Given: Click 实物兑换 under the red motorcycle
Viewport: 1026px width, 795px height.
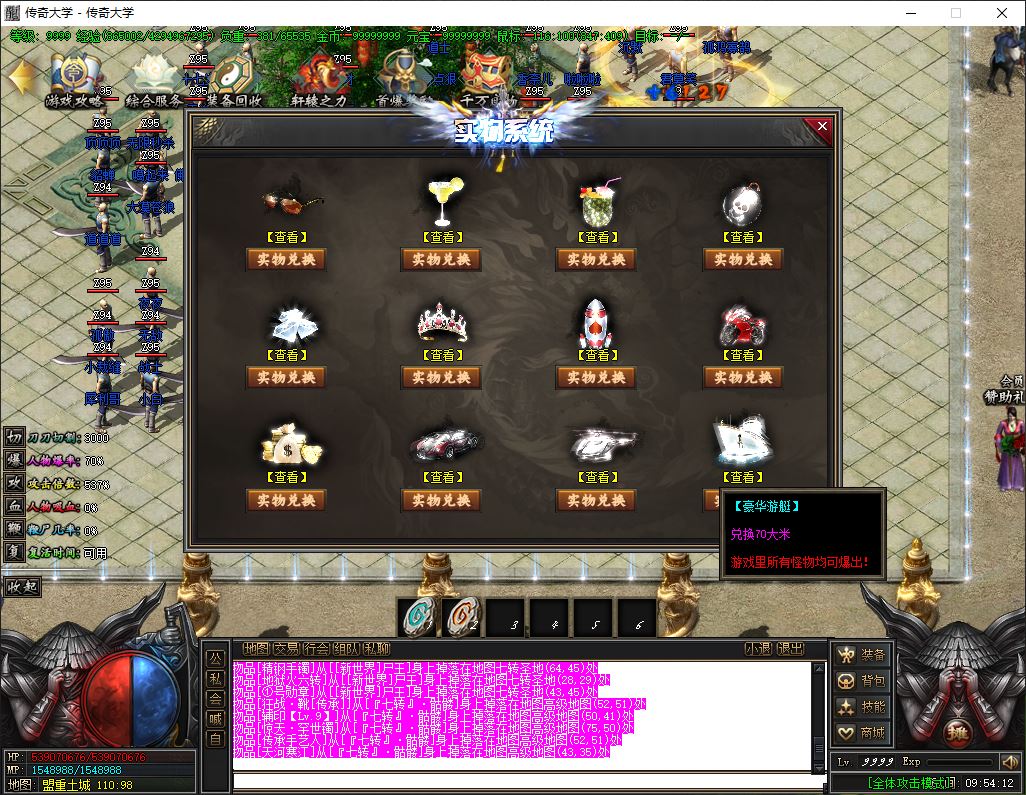Looking at the screenshot, I should tap(742, 378).
